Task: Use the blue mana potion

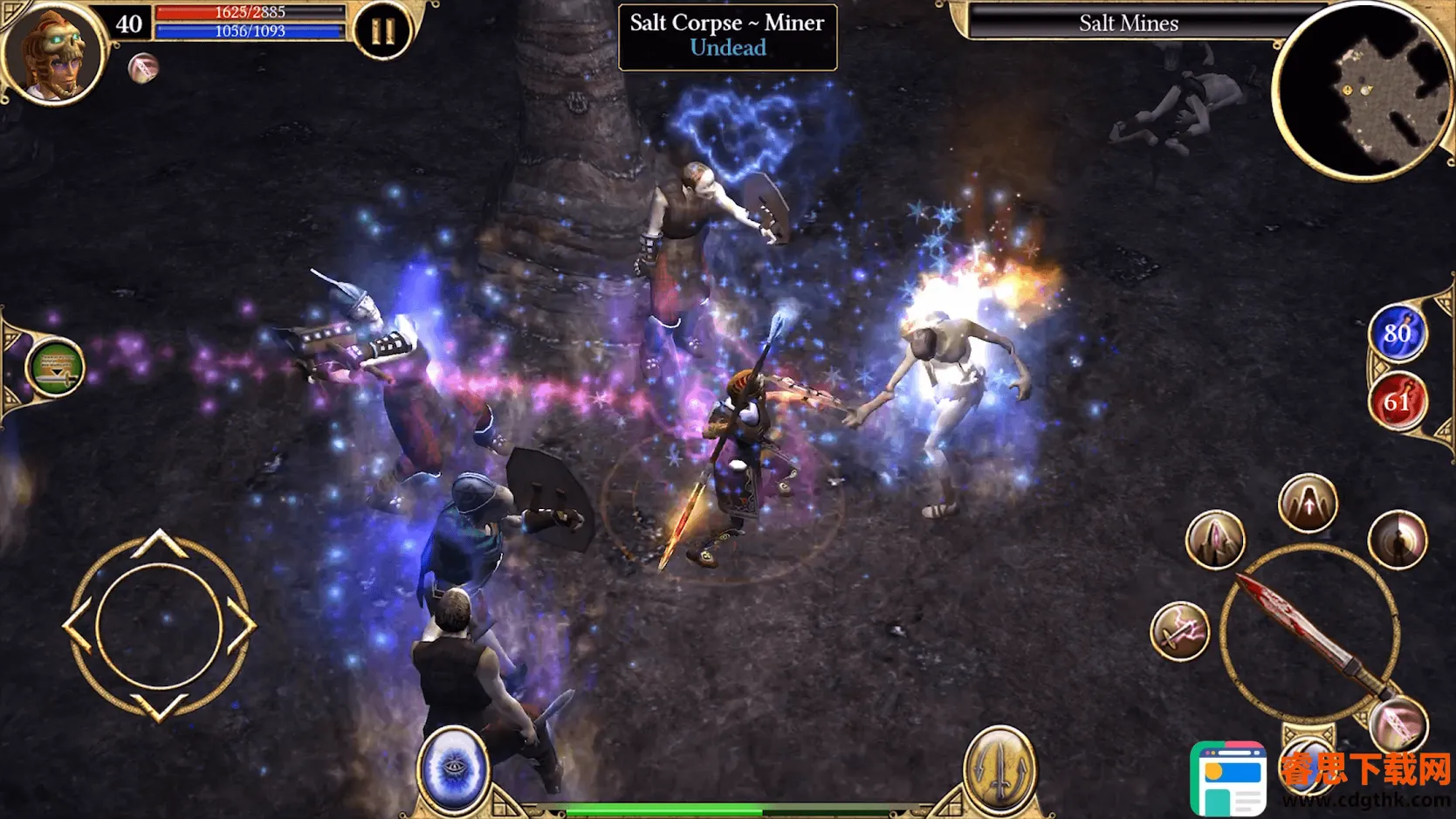Action: click(1397, 333)
